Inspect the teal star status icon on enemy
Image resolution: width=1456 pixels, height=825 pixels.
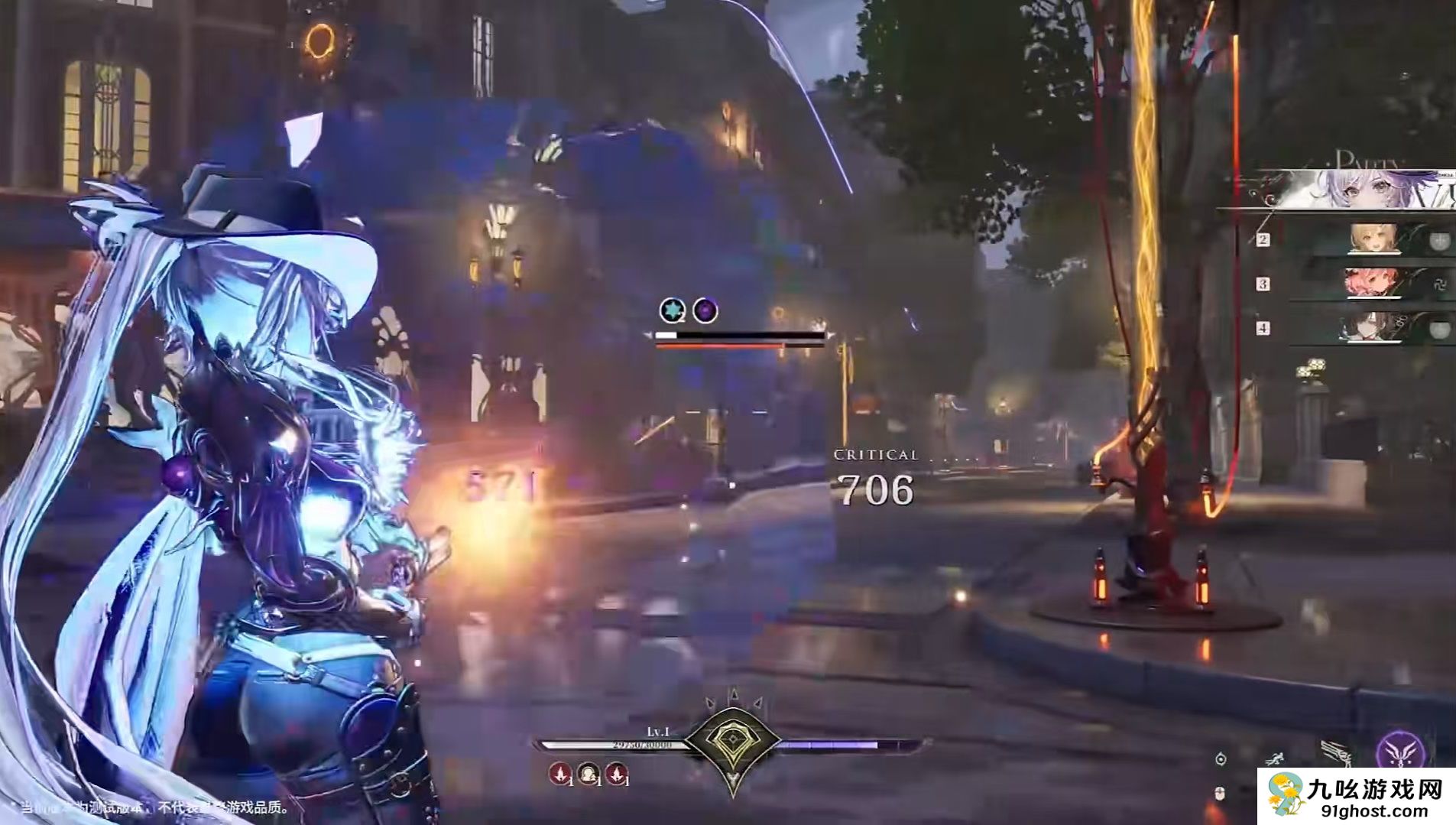(x=672, y=310)
